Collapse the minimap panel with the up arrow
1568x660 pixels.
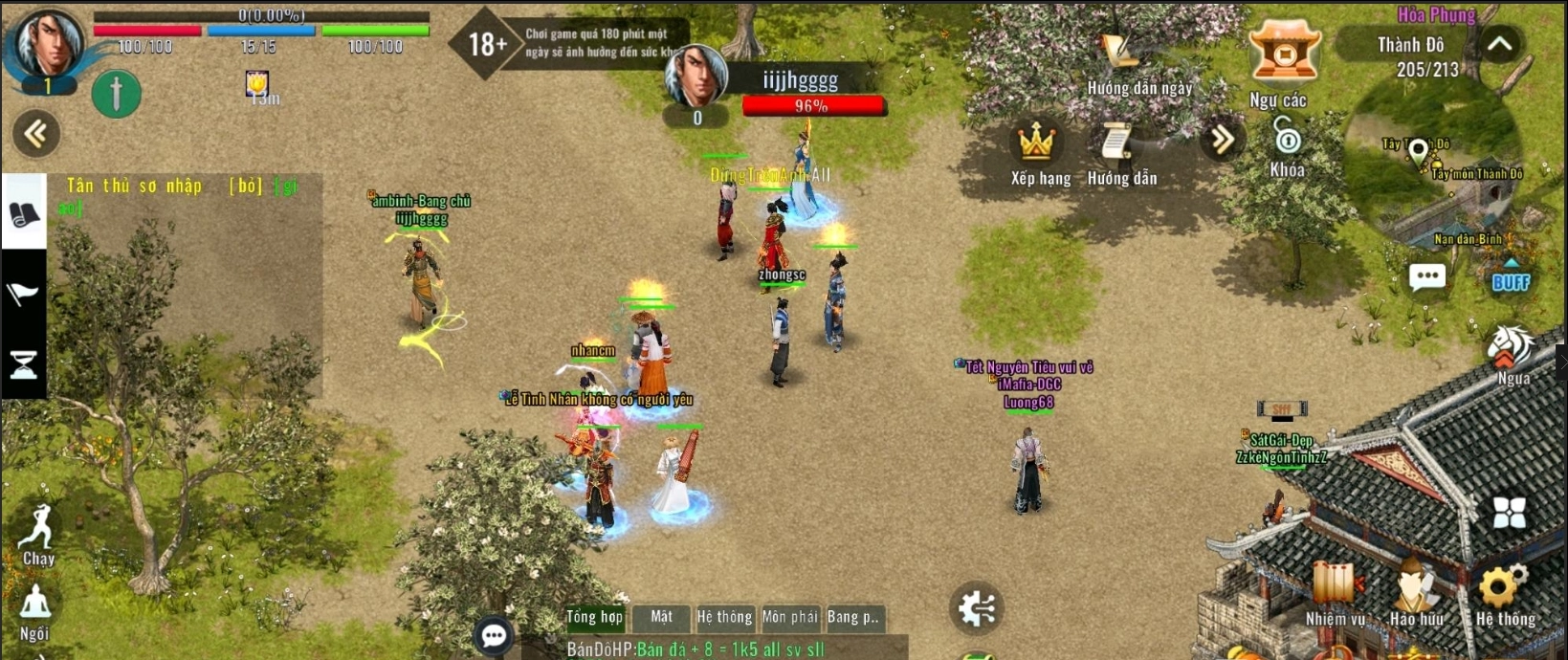pos(1499,45)
